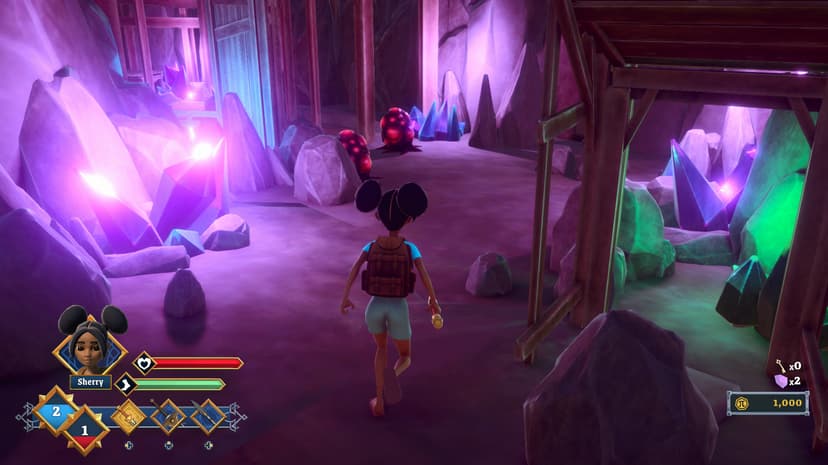Select the gold-highlighted weapon slot
This screenshot has height=465, width=828.
click(x=128, y=414)
